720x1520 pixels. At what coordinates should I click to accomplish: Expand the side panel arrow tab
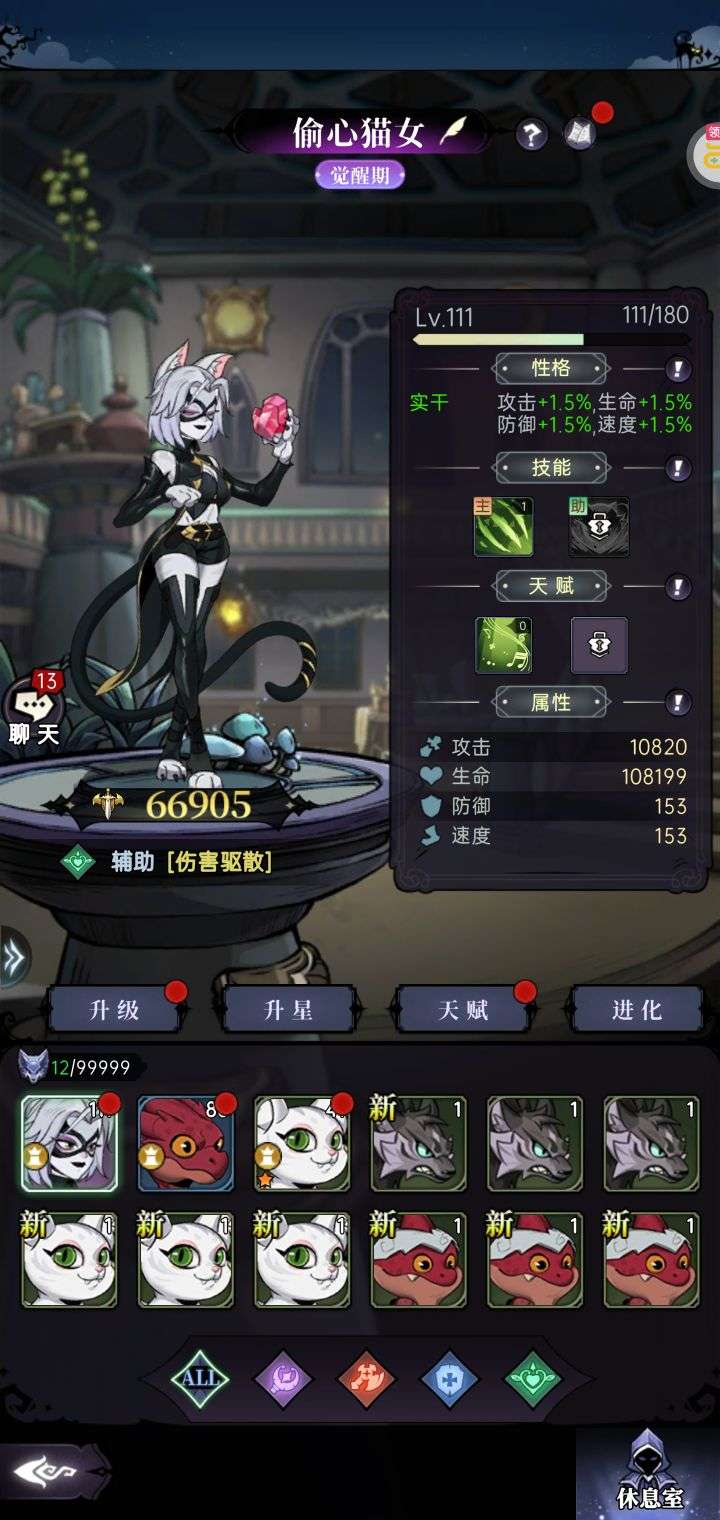[x=14, y=957]
